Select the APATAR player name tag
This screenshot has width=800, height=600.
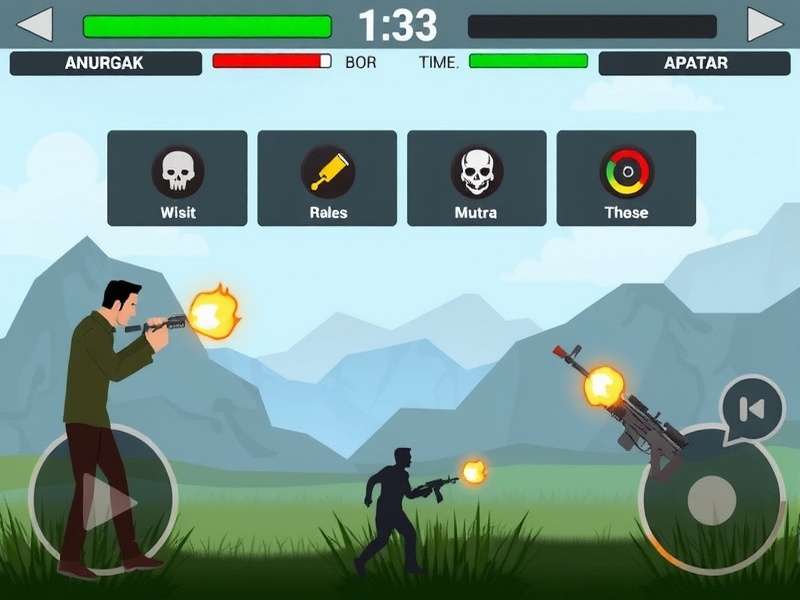pyautogui.click(x=696, y=63)
